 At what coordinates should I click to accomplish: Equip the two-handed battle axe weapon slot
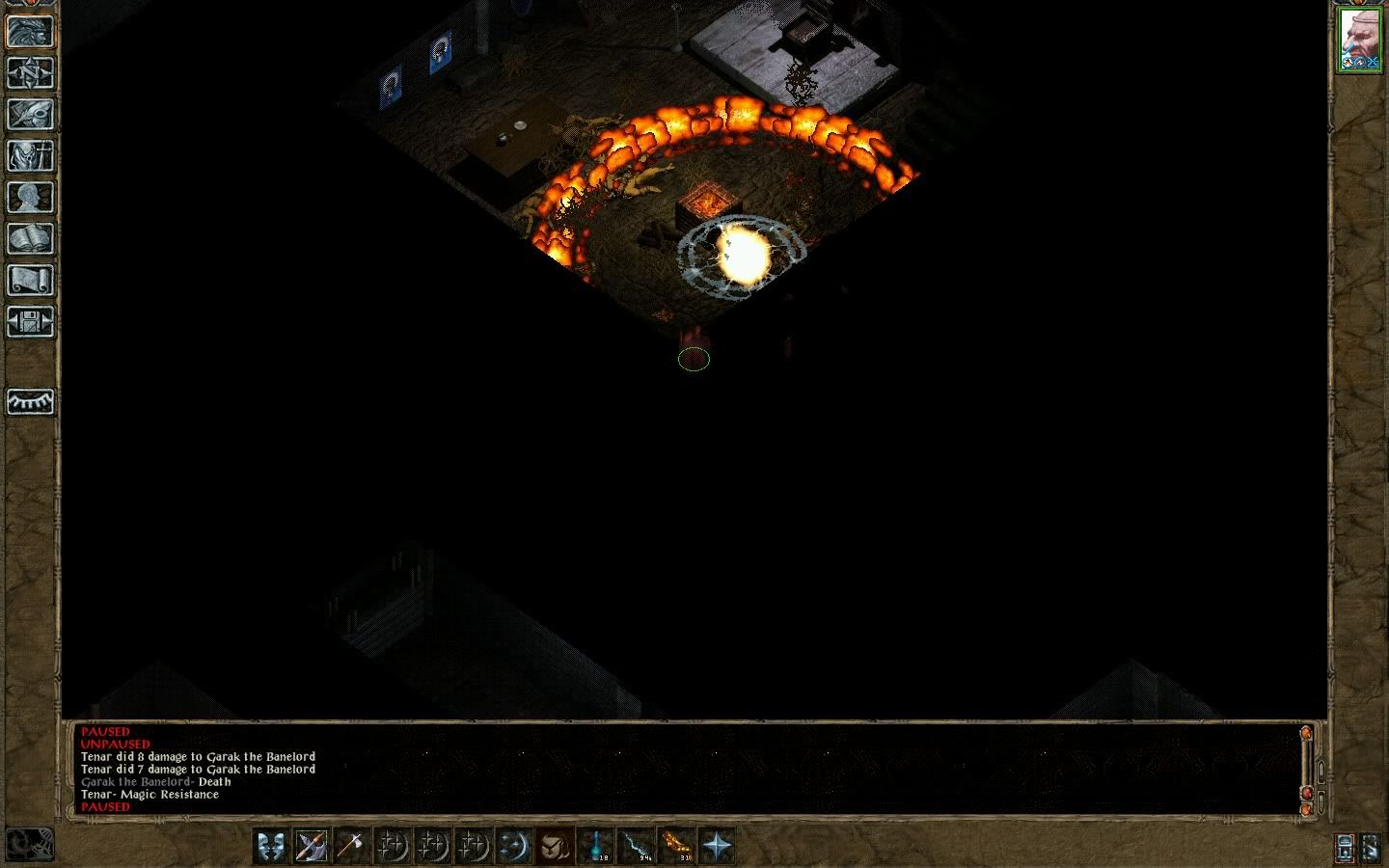(311, 846)
